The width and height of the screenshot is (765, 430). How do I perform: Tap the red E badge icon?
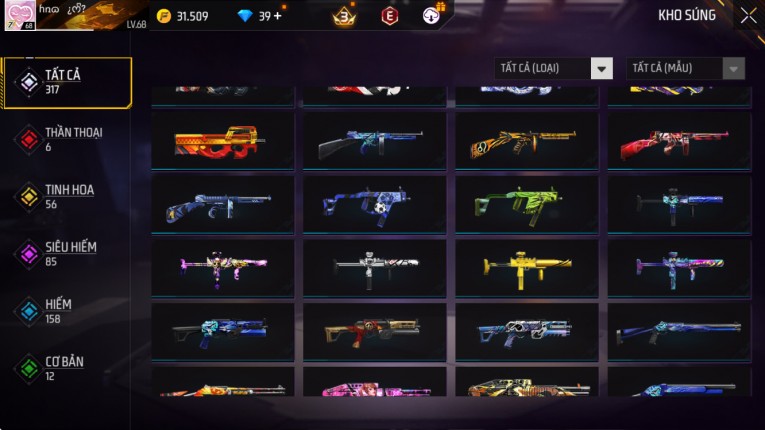click(x=390, y=16)
